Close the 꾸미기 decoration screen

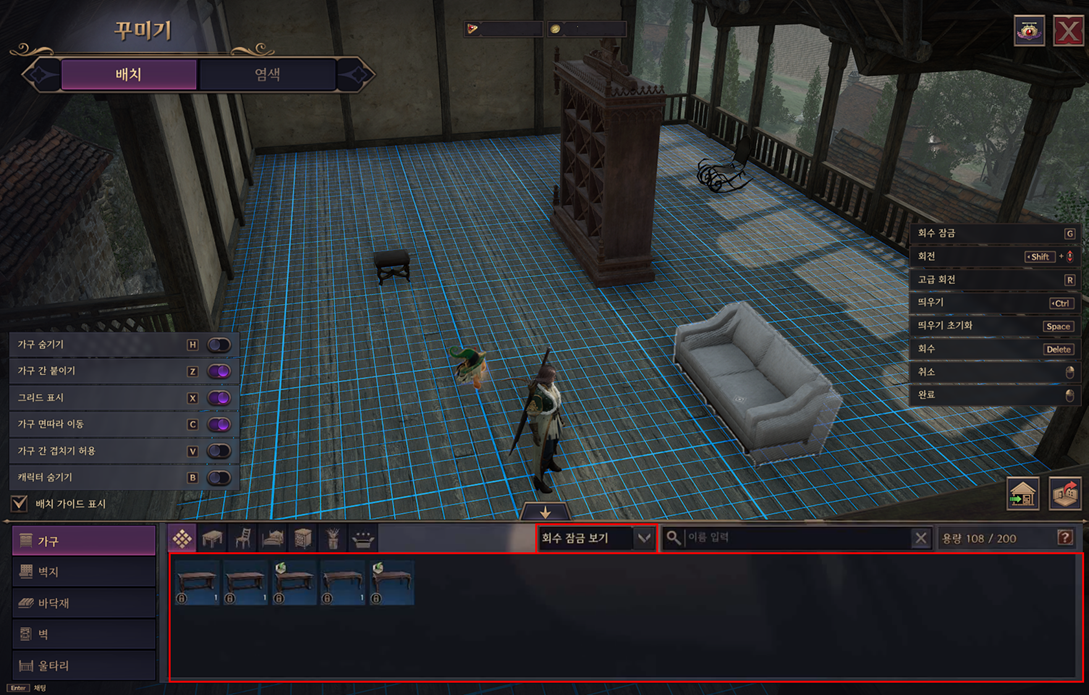click(1069, 31)
